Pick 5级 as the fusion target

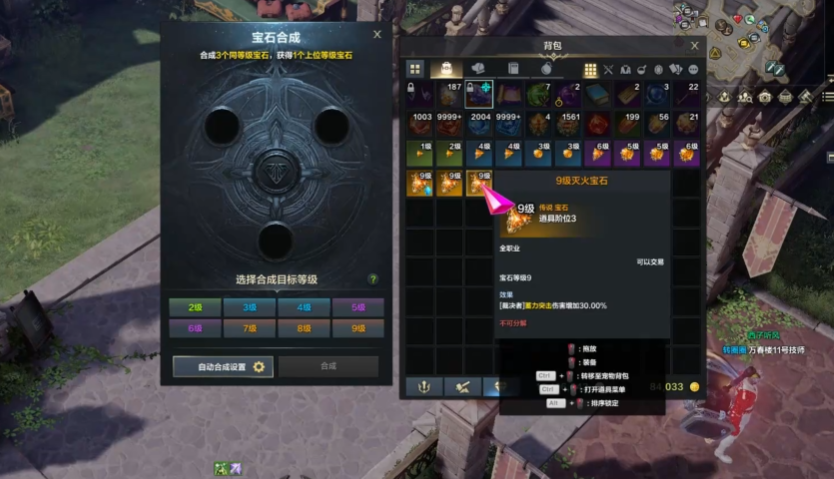coord(357,307)
